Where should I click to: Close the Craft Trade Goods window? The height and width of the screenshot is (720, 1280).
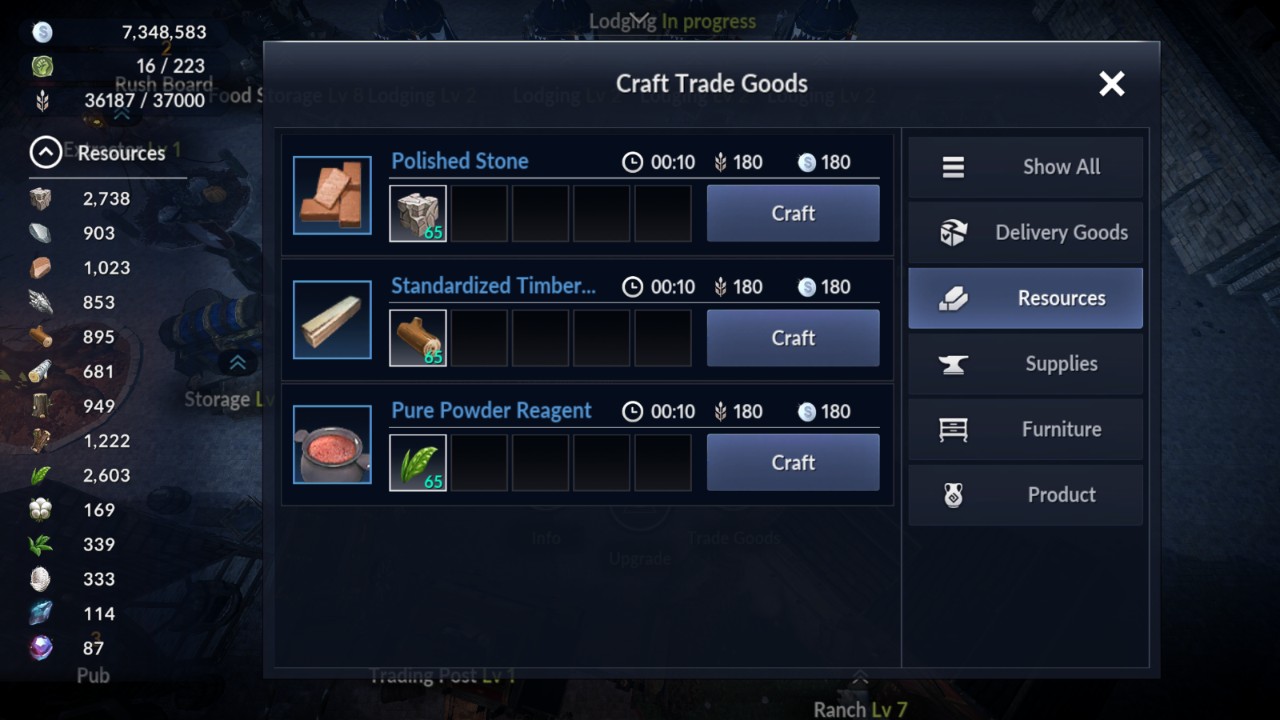click(1111, 84)
